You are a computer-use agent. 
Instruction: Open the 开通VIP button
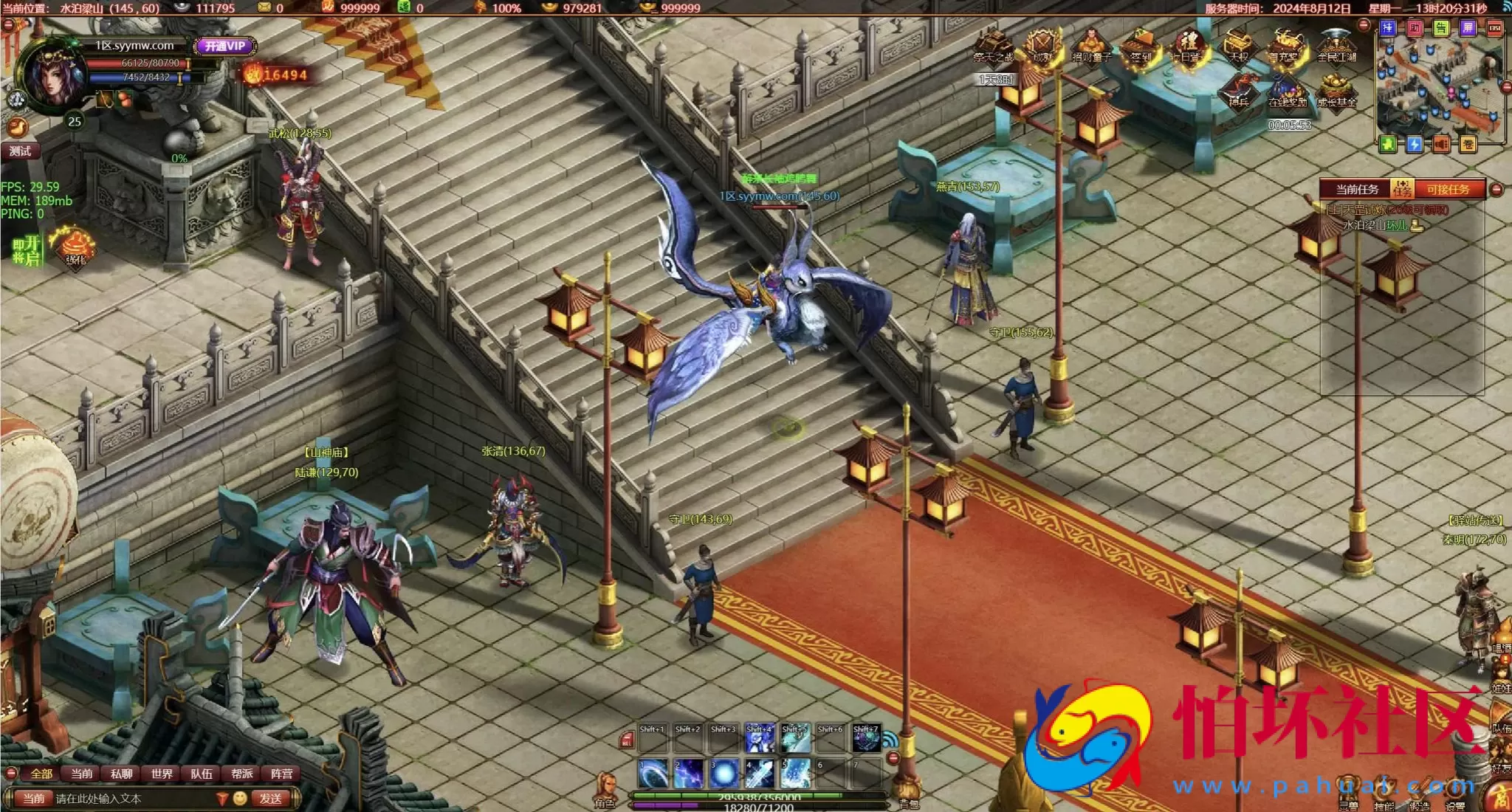point(225,46)
